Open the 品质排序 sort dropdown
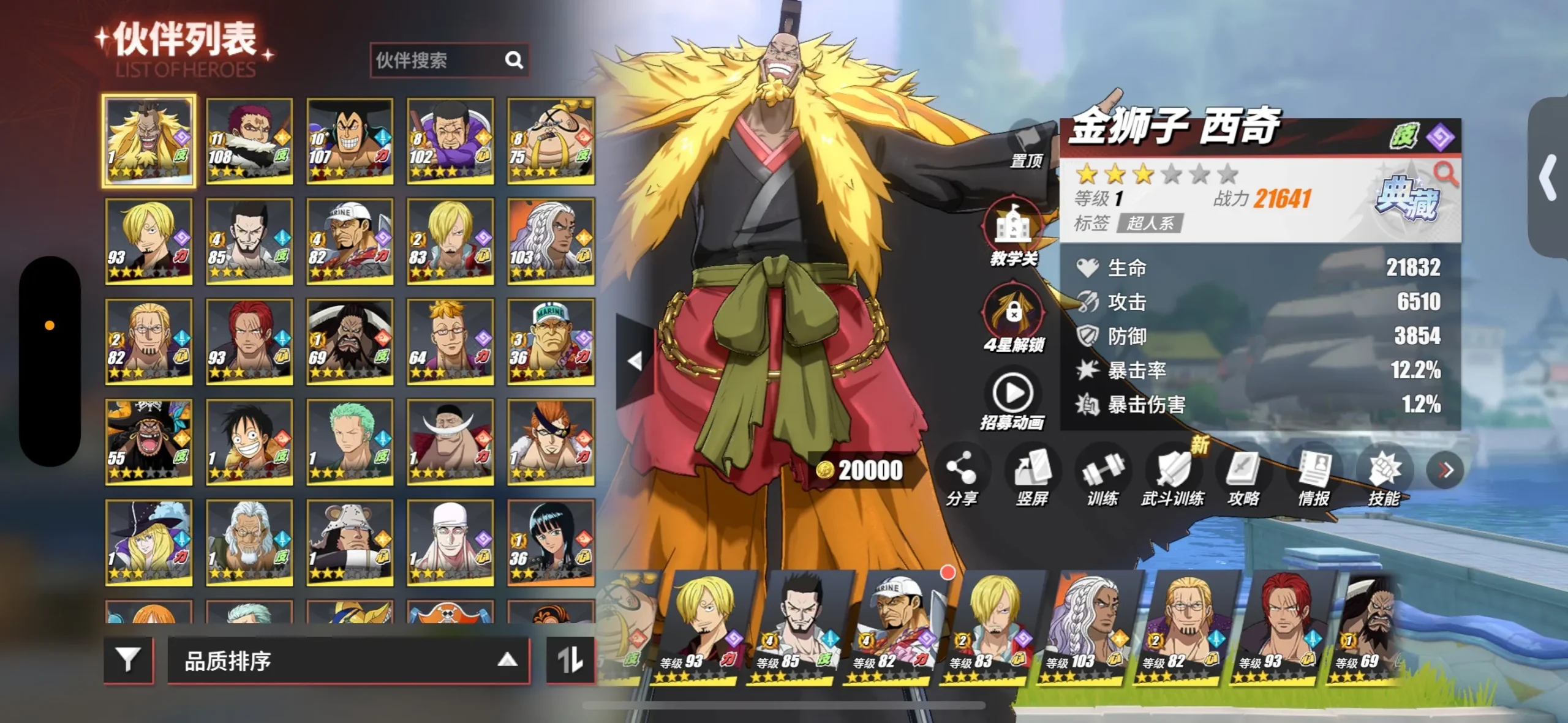 coord(348,660)
